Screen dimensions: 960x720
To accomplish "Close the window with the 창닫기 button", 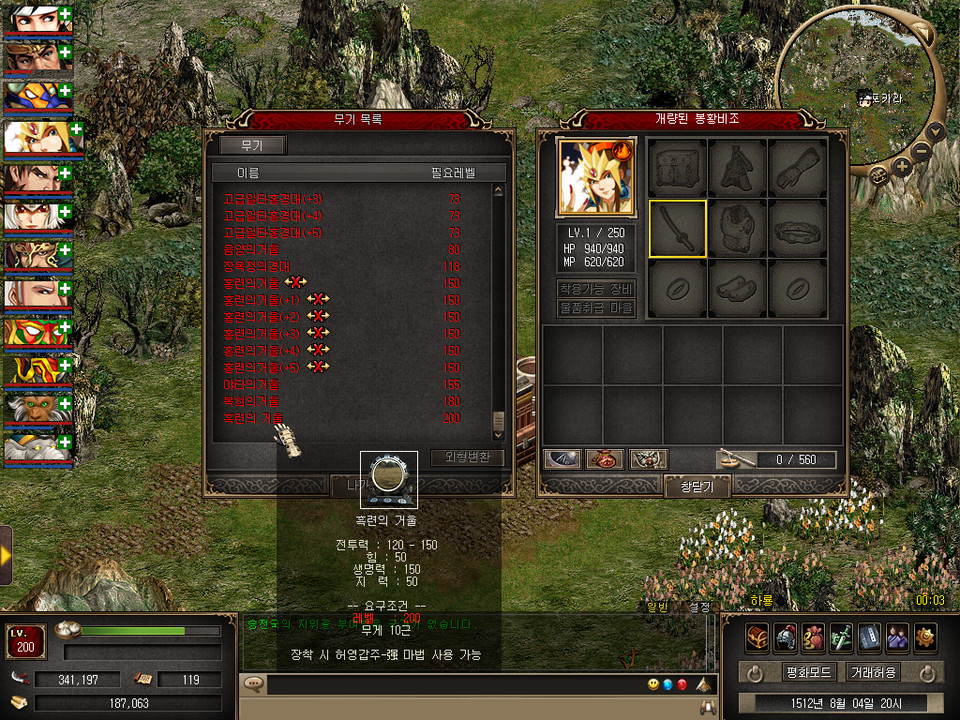I will 696,486.
